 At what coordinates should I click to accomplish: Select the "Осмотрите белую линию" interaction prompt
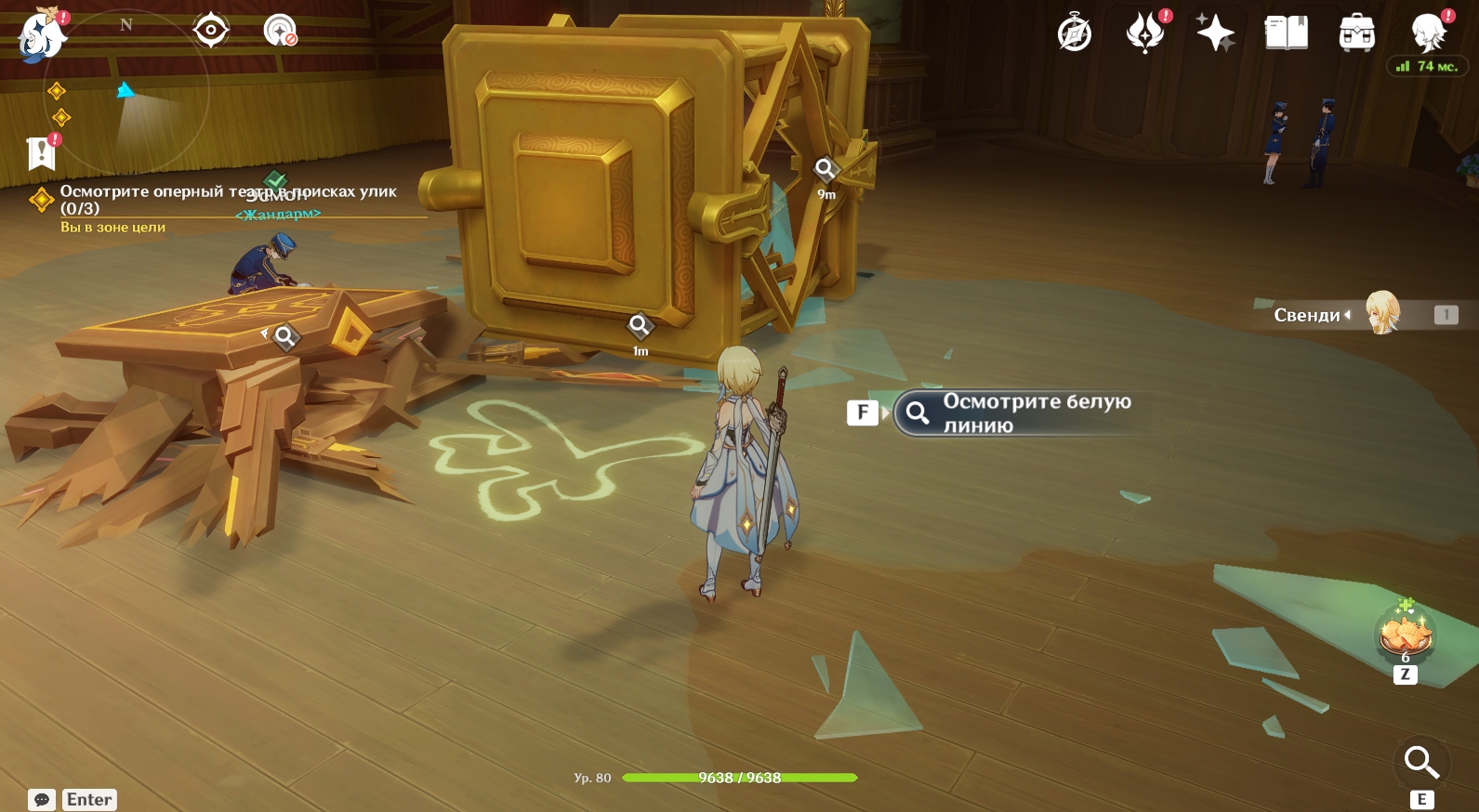tap(1018, 413)
